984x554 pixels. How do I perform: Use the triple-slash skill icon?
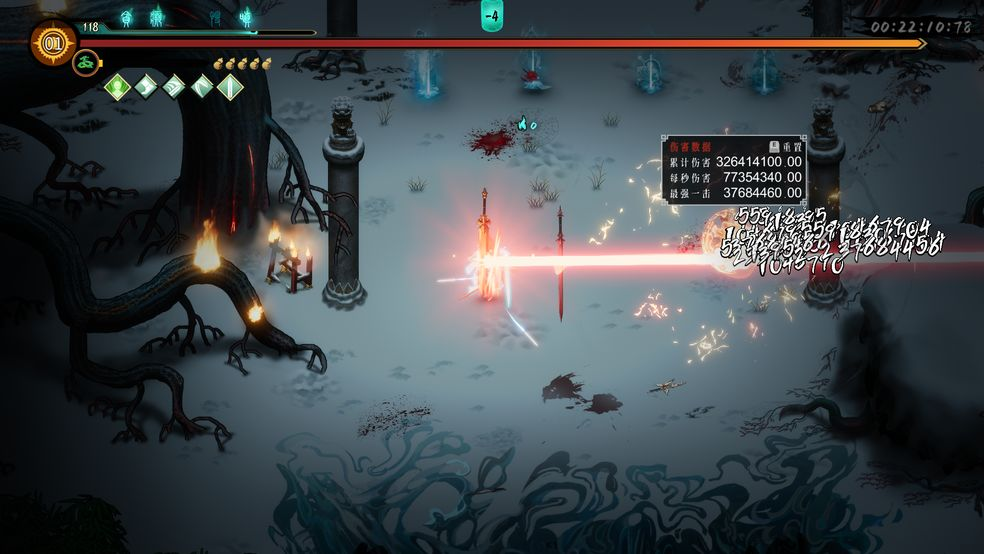click(174, 88)
